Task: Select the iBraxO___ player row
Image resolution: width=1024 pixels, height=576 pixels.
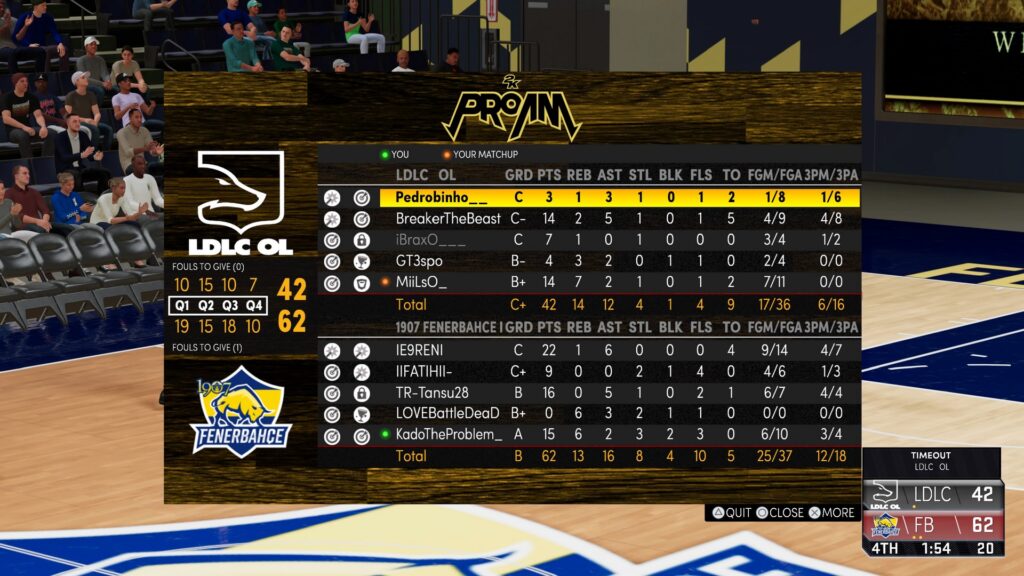Action: (431, 240)
